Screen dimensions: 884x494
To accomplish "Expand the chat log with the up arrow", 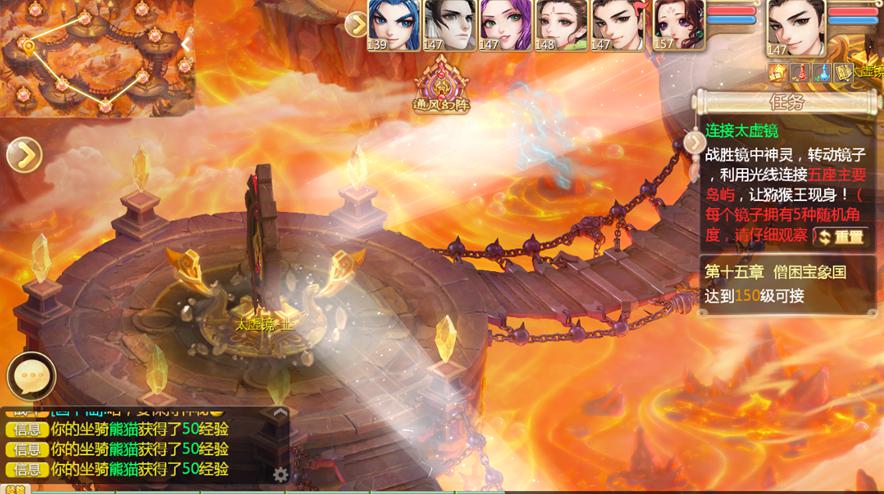I will click(280, 412).
